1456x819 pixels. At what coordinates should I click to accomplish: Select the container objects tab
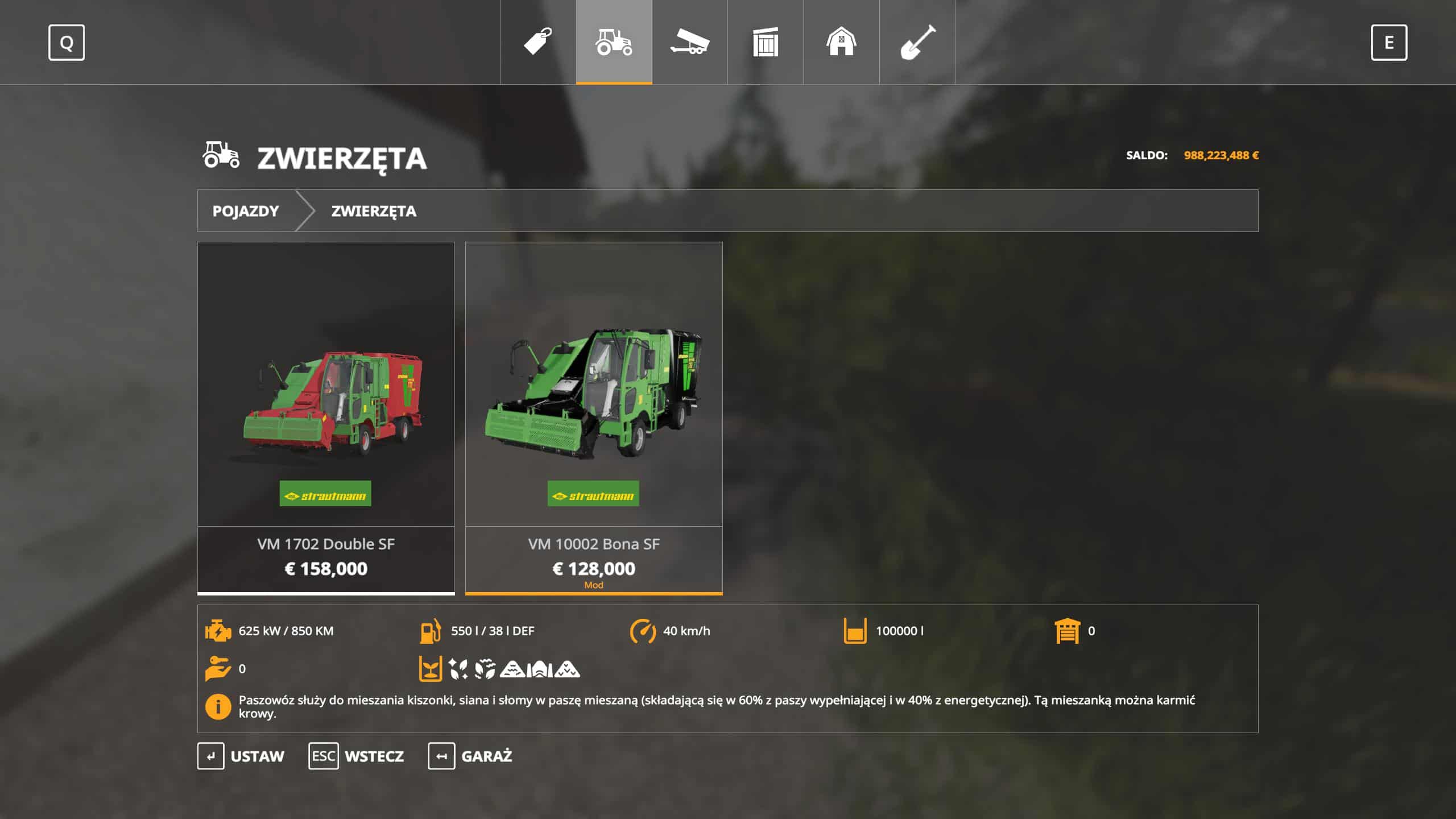pos(765,42)
